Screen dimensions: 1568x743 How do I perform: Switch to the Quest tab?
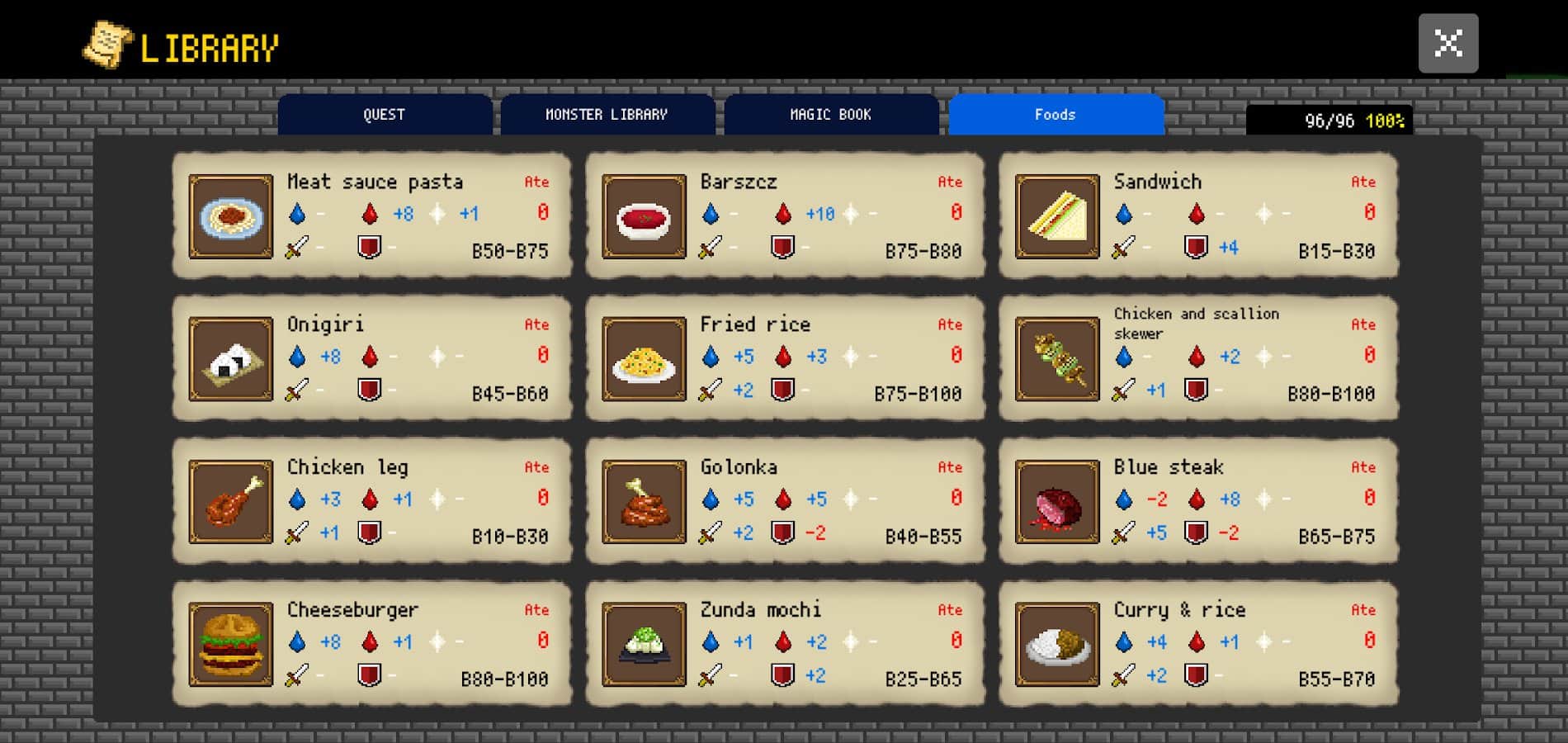pyautogui.click(x=385, y=115)
